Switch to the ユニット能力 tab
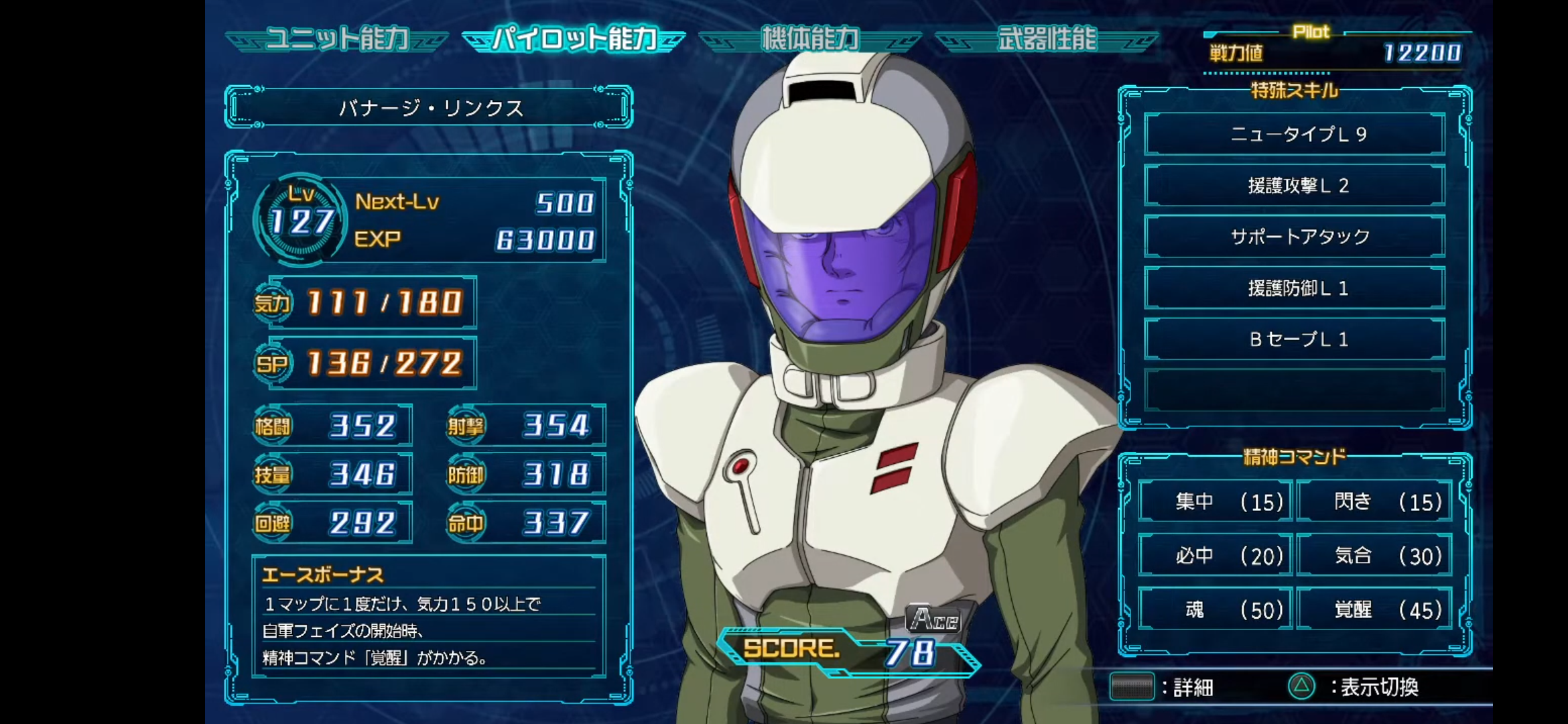Viewport: 1568px width, 724px height. (337, 40)
